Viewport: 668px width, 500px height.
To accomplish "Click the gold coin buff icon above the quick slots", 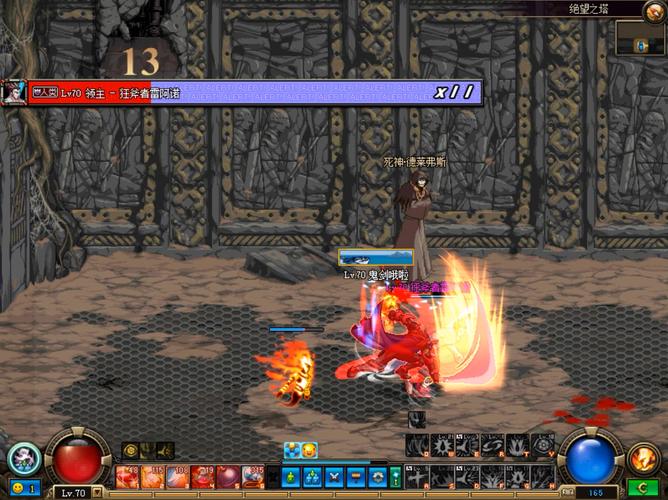I will [x=130, y=451].
